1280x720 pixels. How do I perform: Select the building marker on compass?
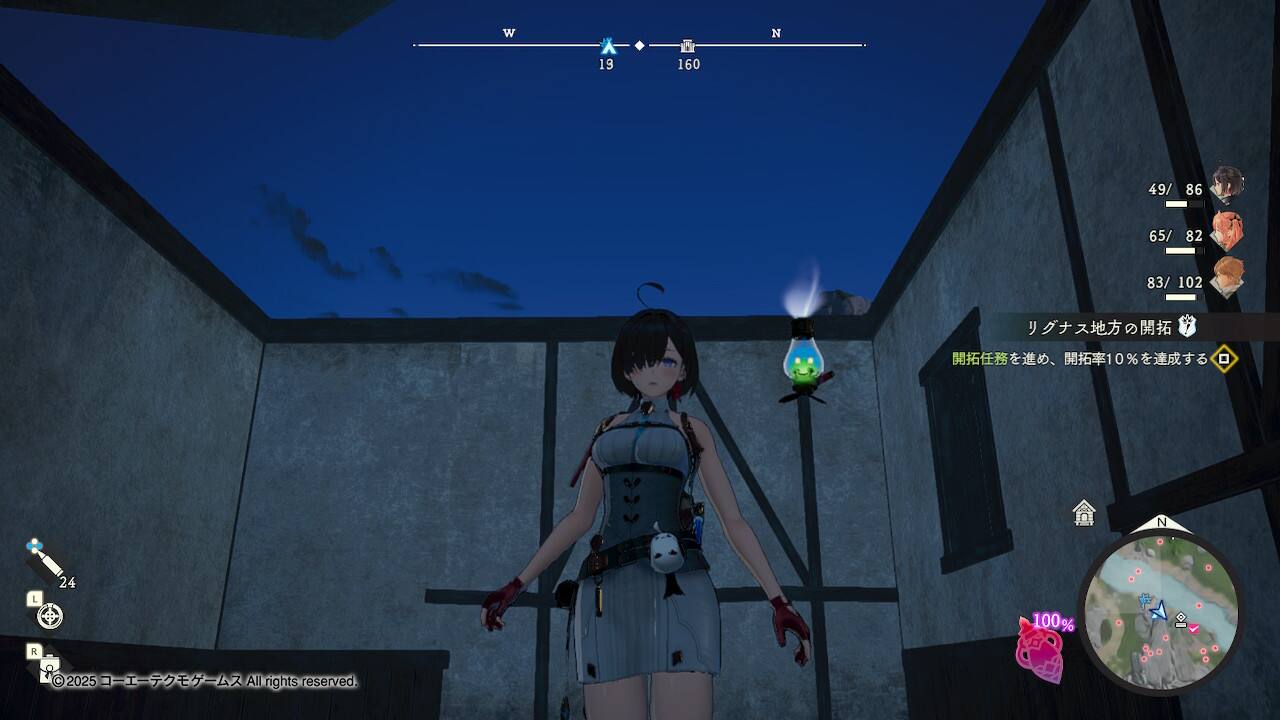tap(688, 45)
